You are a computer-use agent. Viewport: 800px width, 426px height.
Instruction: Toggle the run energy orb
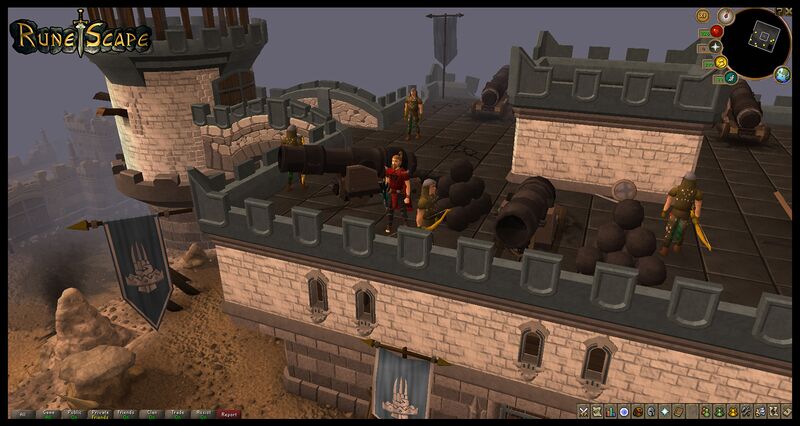[731, 75]
